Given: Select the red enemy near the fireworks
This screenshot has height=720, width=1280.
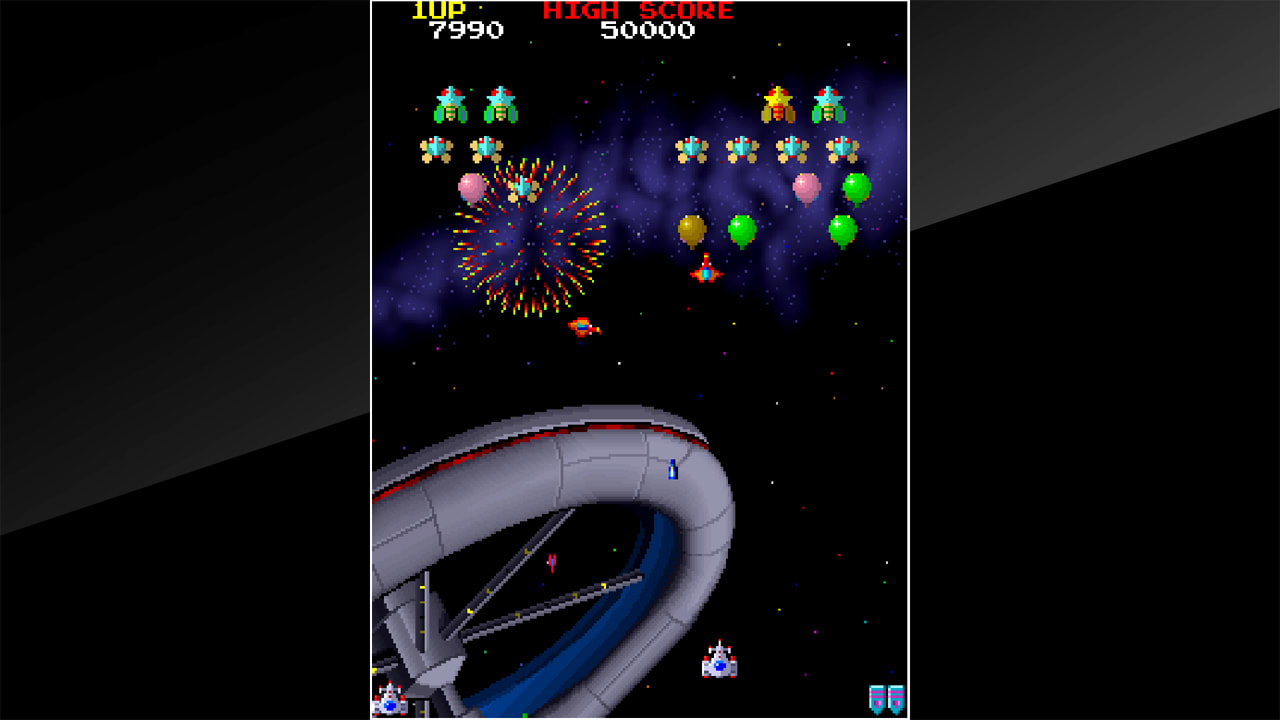Looking at the screenshot, I should pos(583,326).
